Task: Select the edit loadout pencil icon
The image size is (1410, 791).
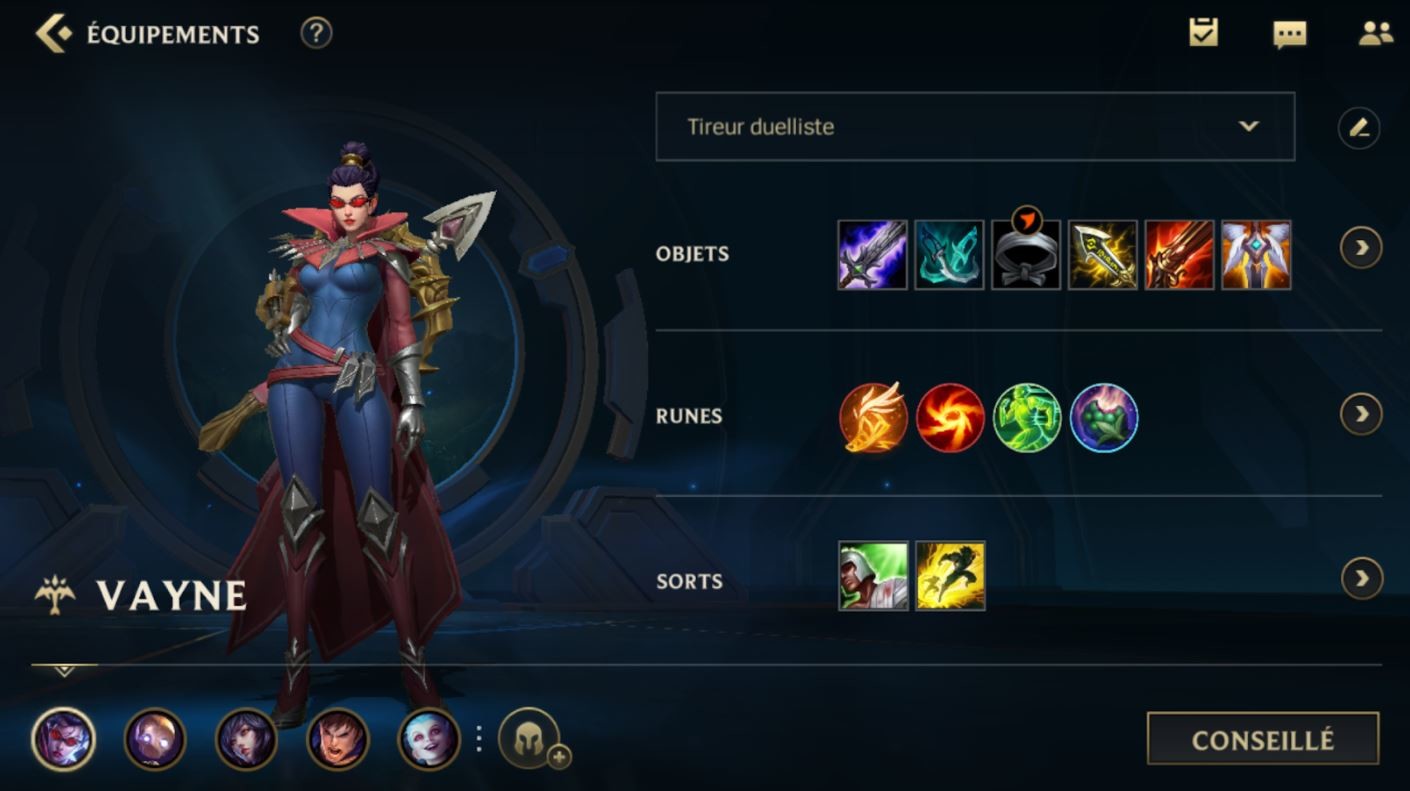Action: coord(1361,127)
